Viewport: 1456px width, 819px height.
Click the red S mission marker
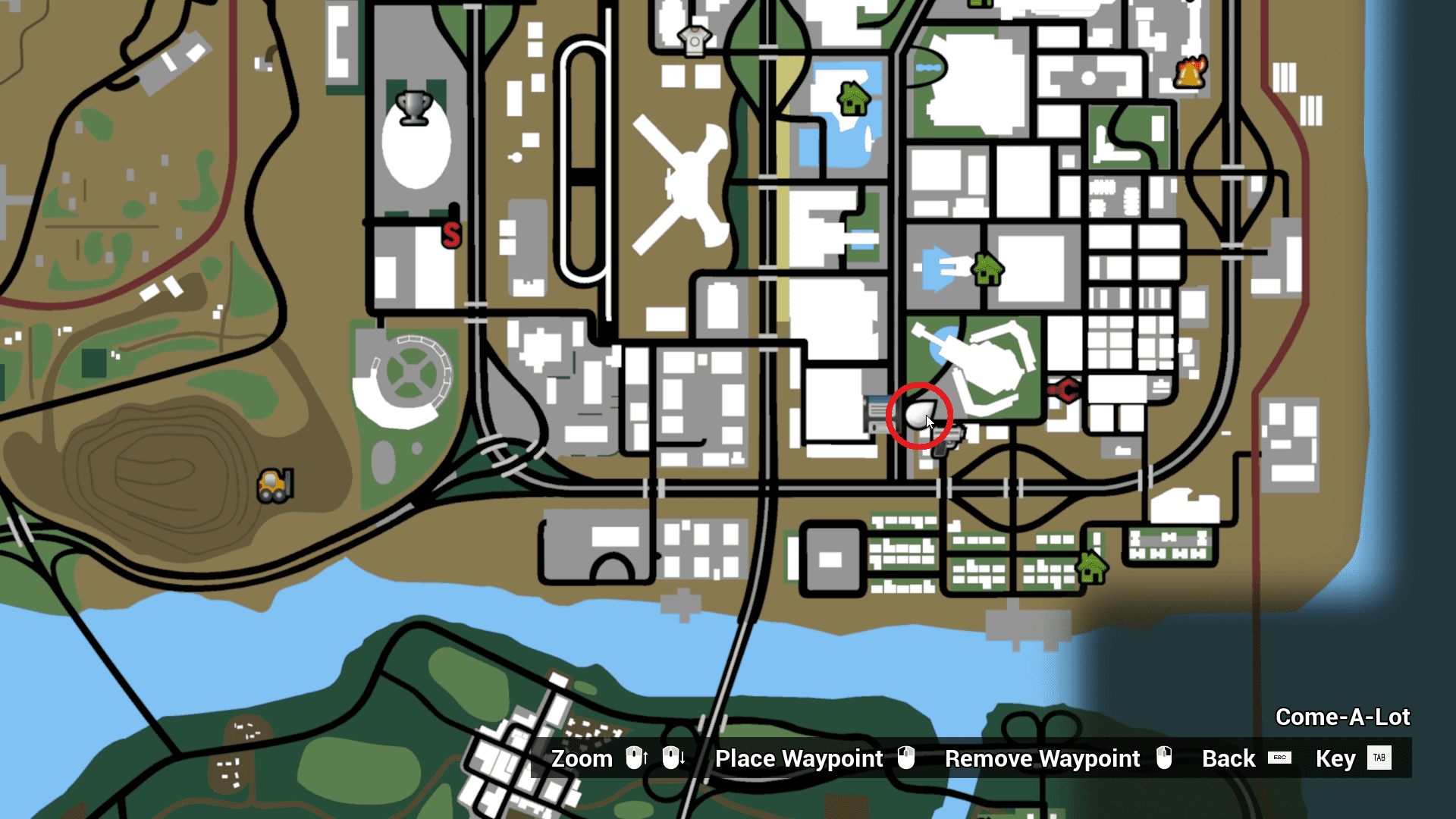click(x=452, y=237)
